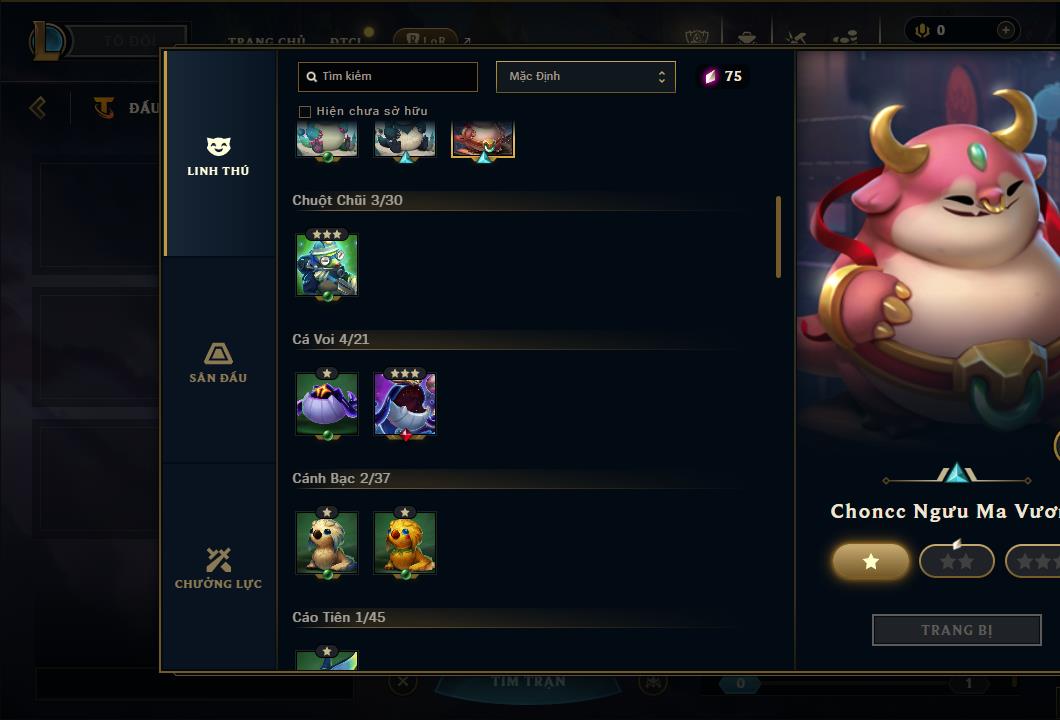This screenshot has width=1060, height=720.
Task: Choose the two-star tier button
Action: pyautogui.click(x=957, y=562)
